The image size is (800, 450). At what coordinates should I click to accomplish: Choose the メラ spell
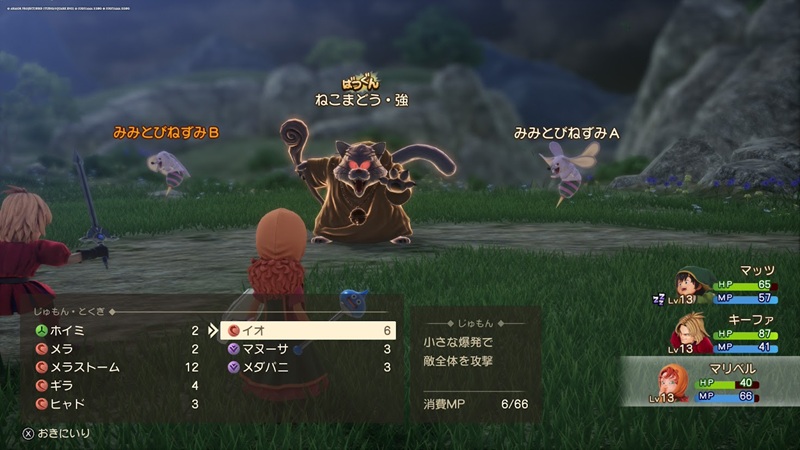(x=110, y=348)
